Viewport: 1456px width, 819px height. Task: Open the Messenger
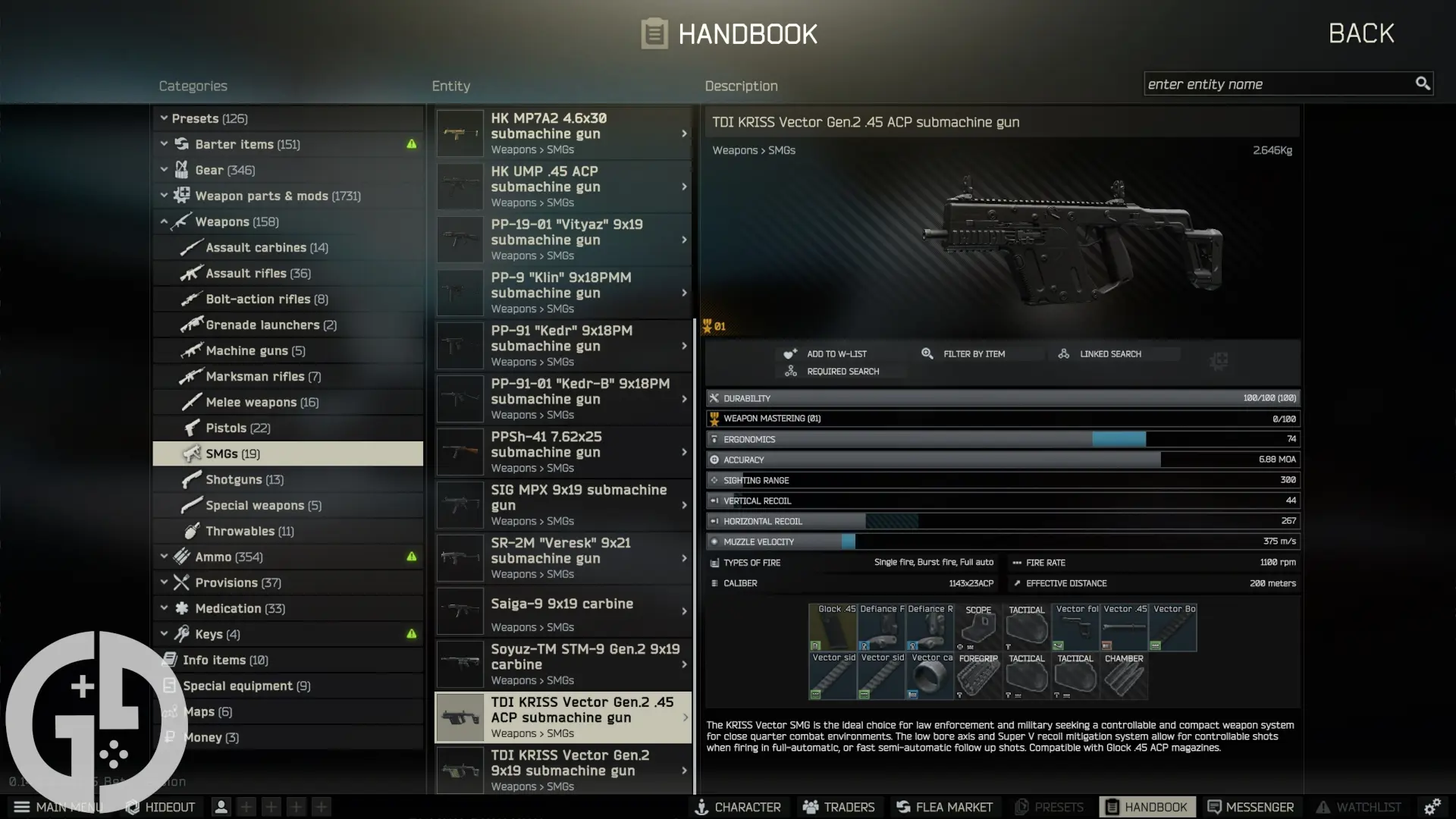1250,807
